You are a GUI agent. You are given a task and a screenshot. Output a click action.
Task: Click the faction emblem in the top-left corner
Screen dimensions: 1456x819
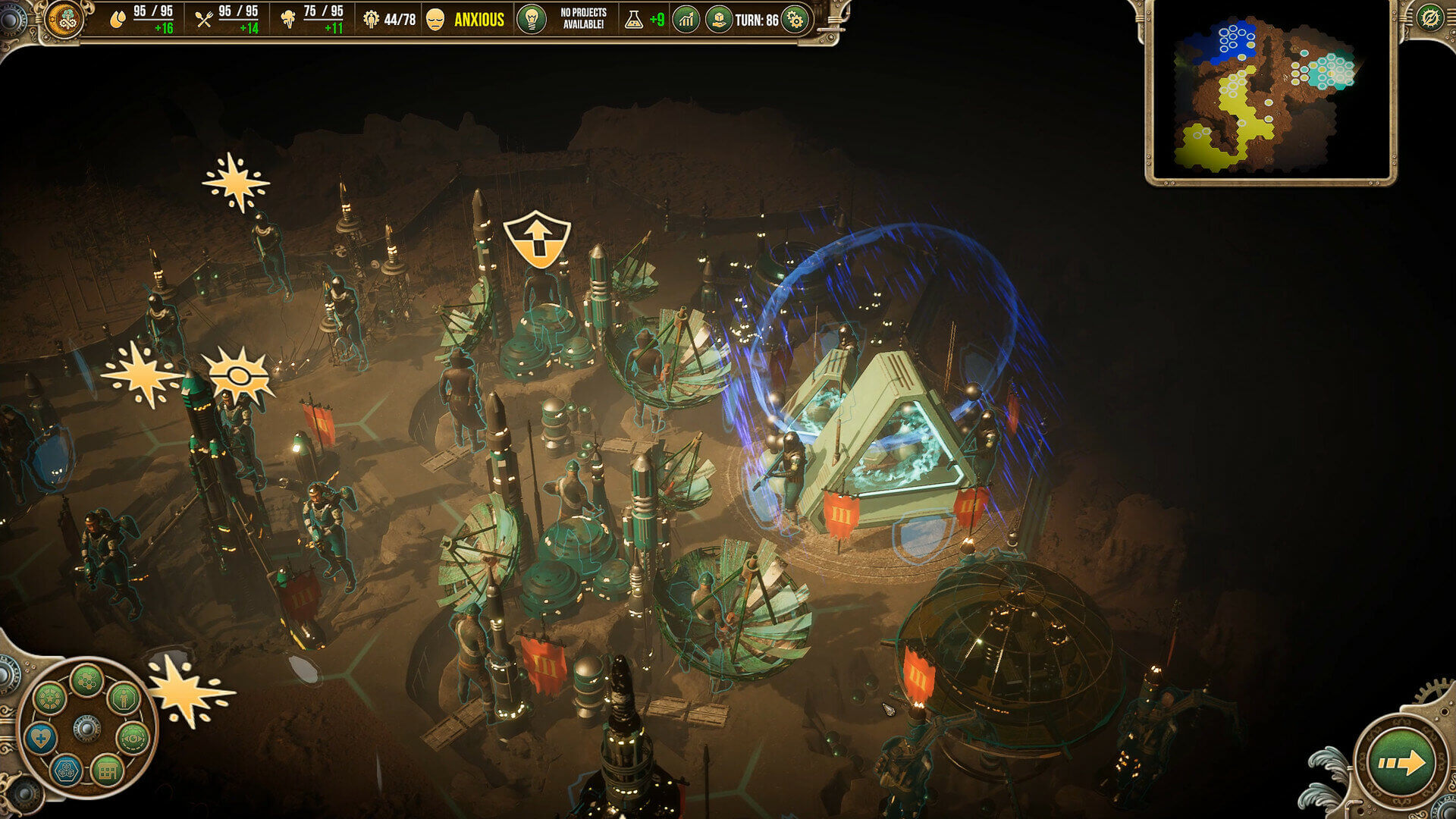[64, 19]
